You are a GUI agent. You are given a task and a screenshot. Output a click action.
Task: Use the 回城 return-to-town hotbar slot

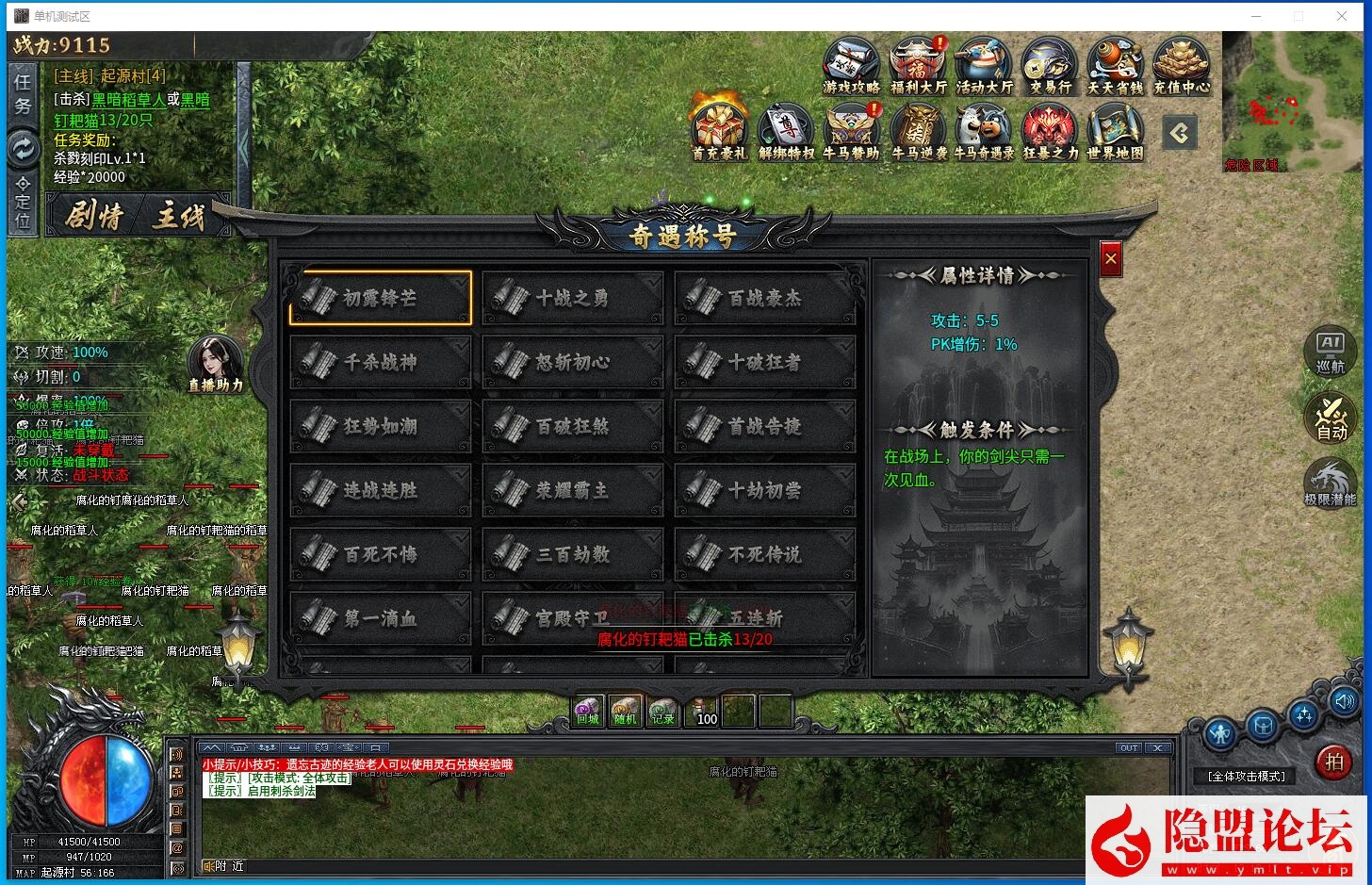(x=588, y=712)
